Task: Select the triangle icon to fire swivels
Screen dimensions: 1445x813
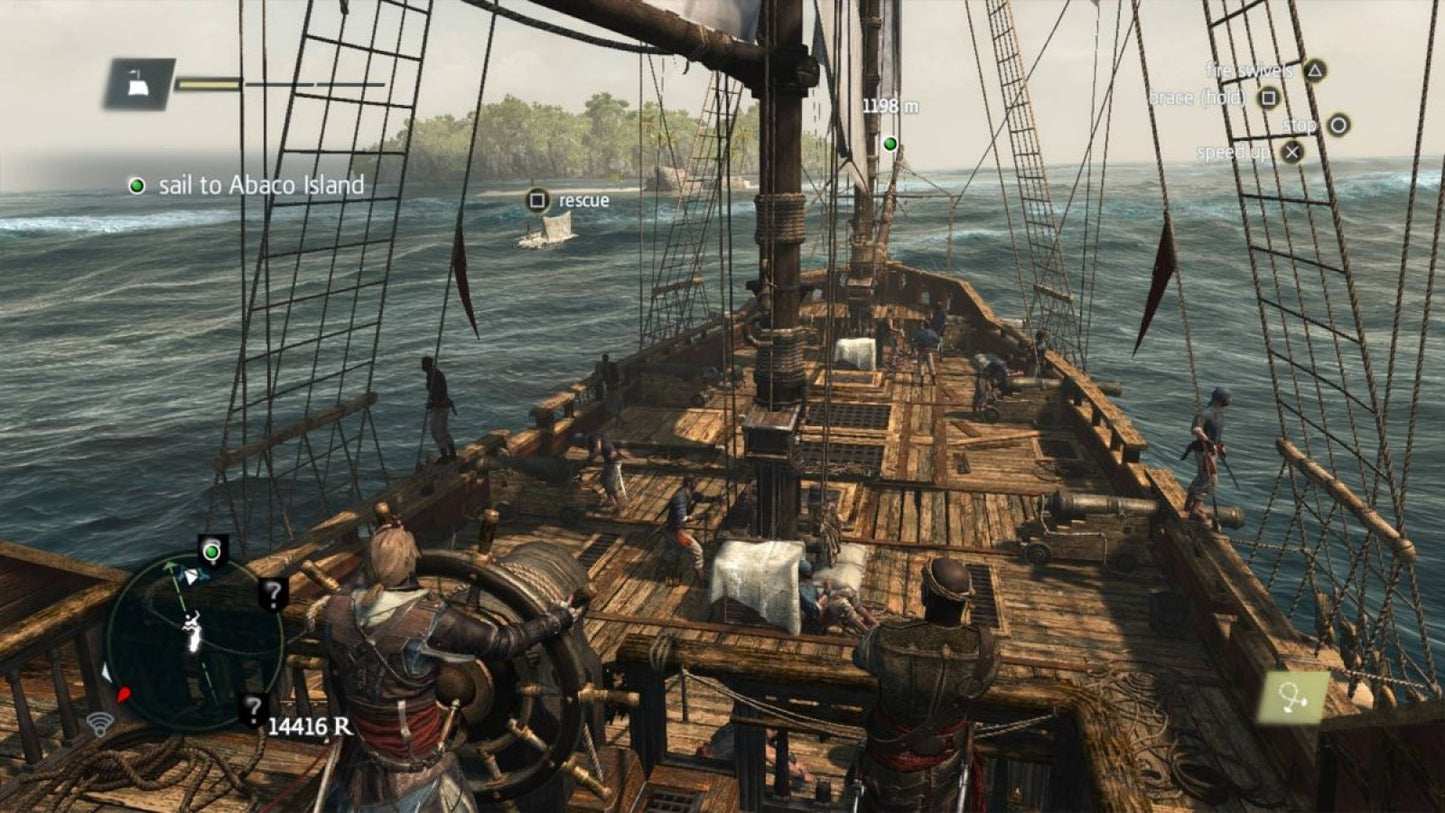Action: [1315, 73]
